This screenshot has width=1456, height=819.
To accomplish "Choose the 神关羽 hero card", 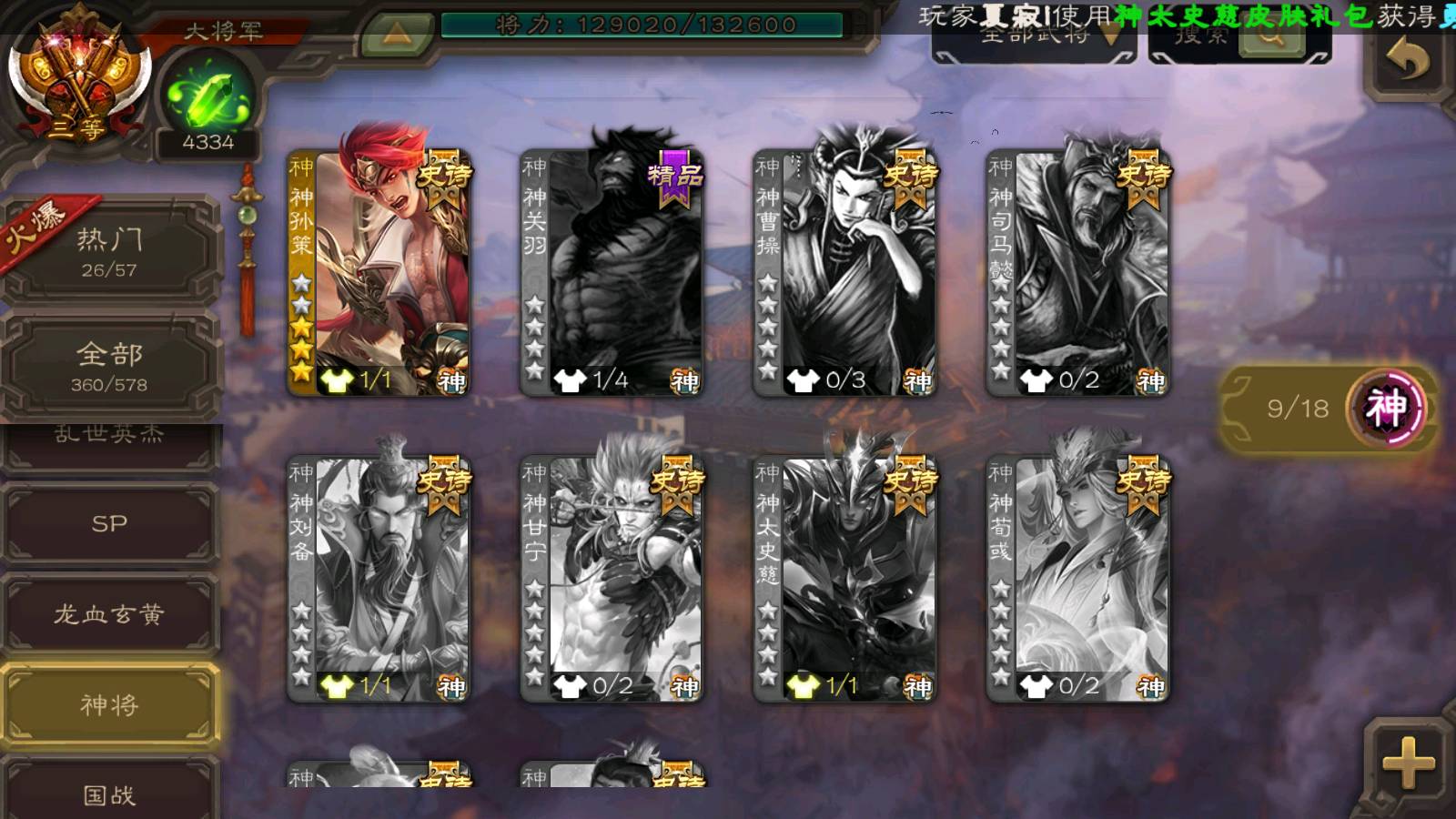I will (612, 272).
